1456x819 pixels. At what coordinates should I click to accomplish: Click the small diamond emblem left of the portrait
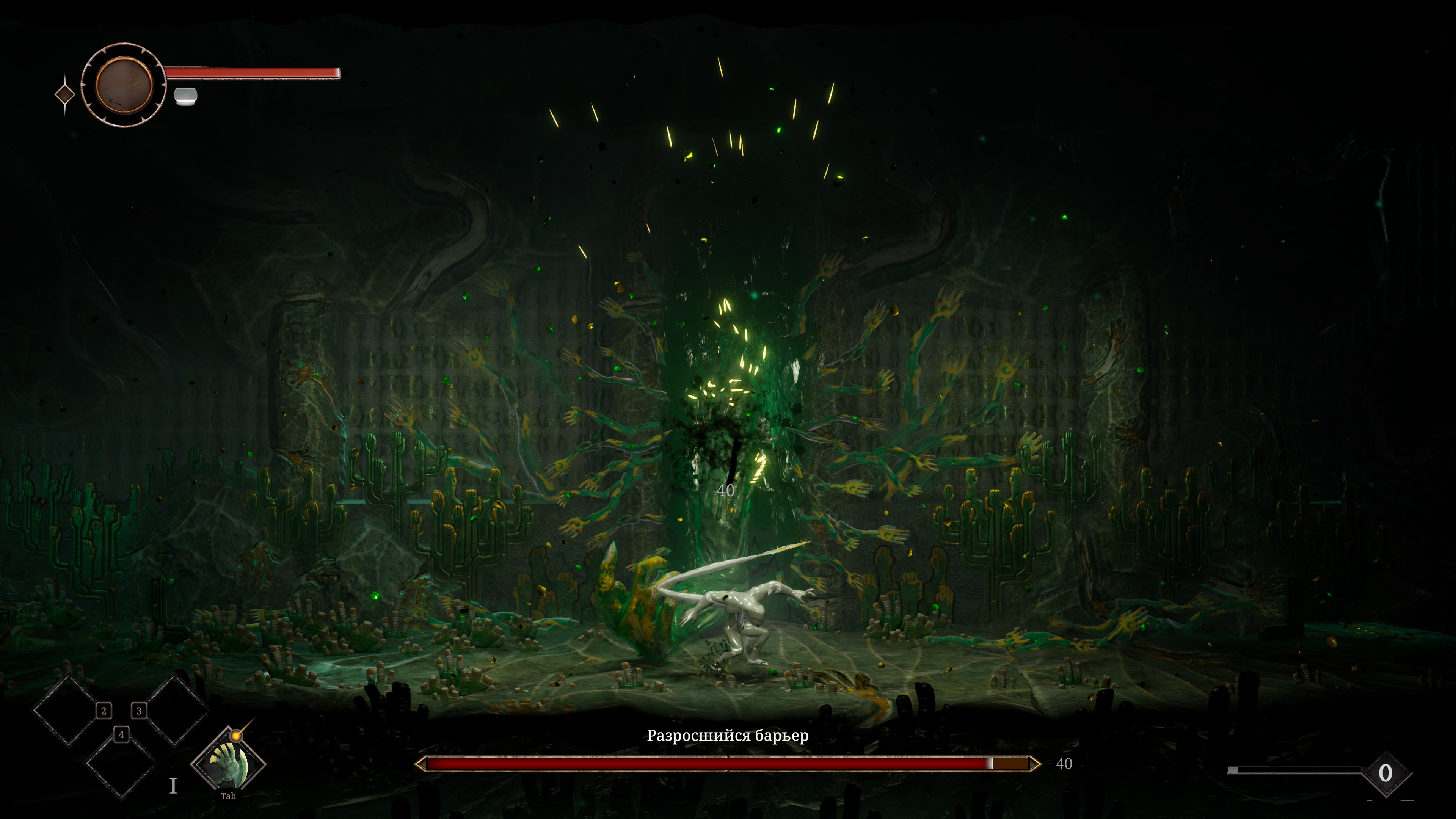(65, 94)
